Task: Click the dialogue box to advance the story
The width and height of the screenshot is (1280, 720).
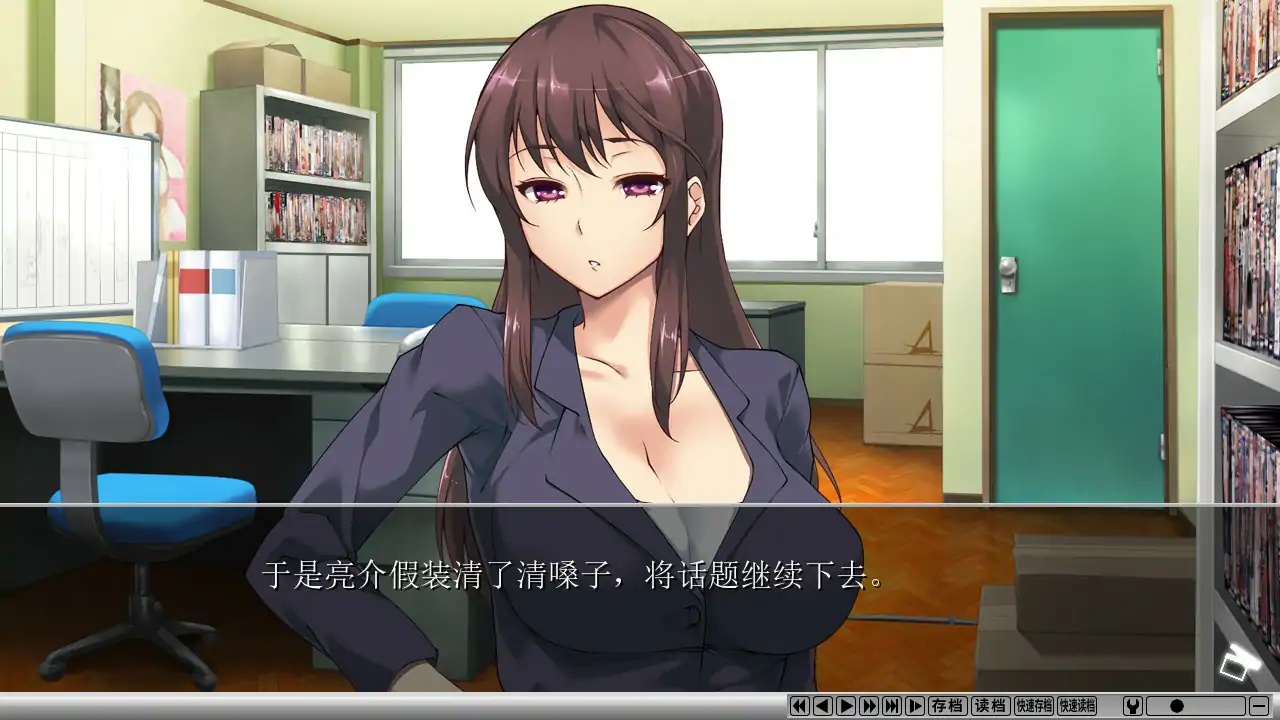Action: pyautogui.click(x=640, y=600)
